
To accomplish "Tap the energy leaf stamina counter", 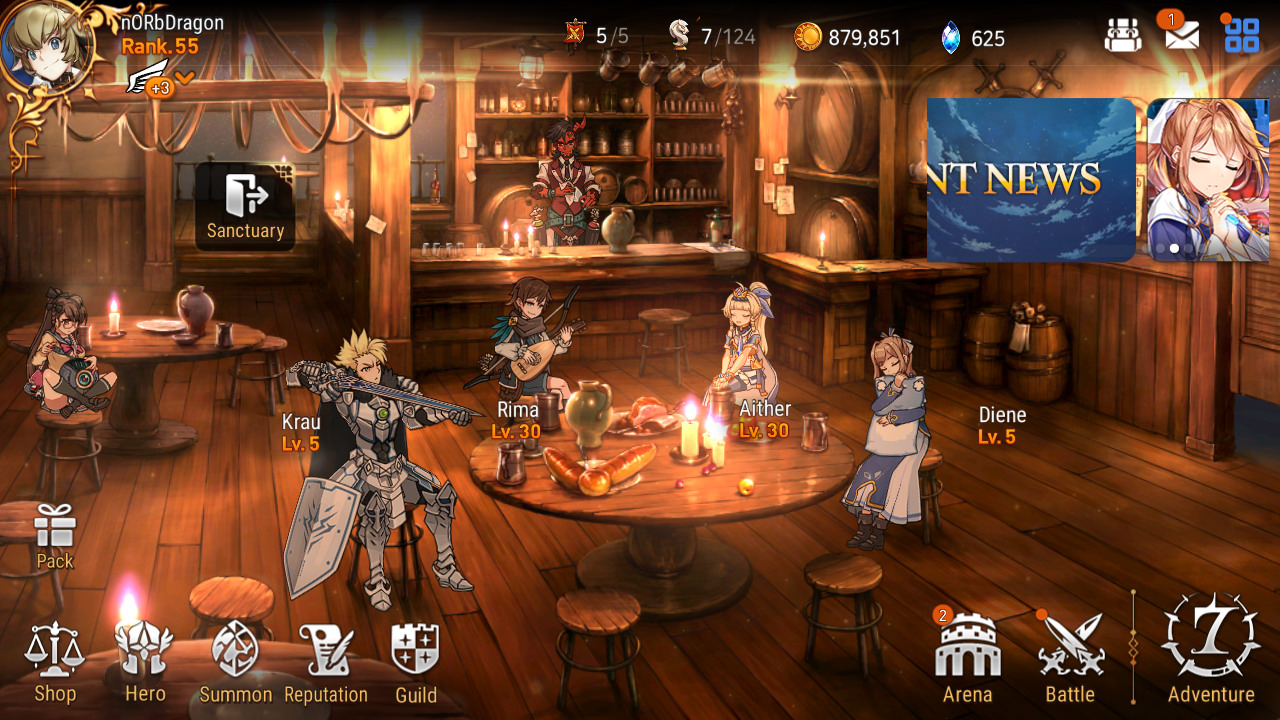I will click(712, 38).
